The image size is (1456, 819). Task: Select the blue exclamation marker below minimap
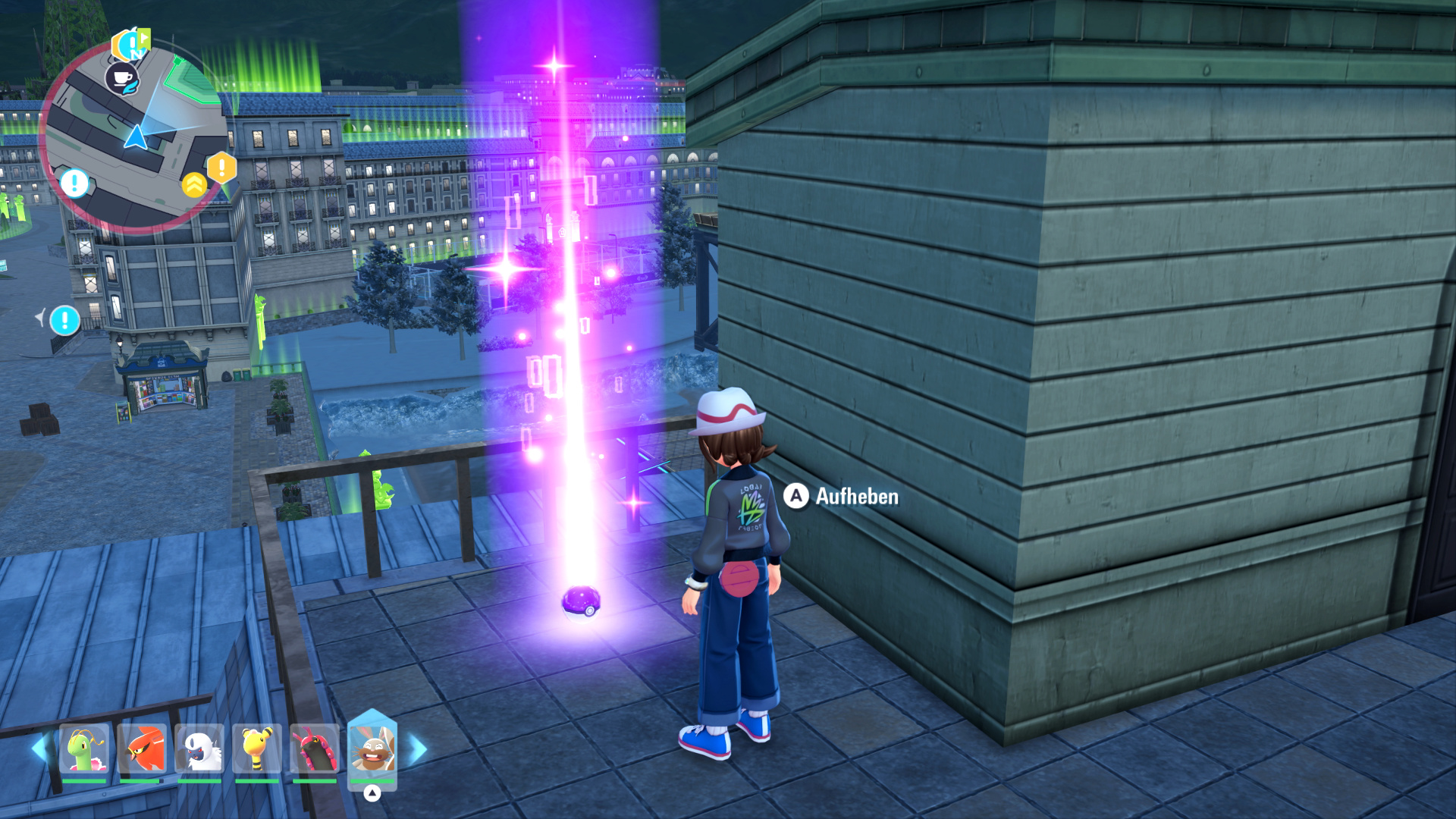point(64,320)
